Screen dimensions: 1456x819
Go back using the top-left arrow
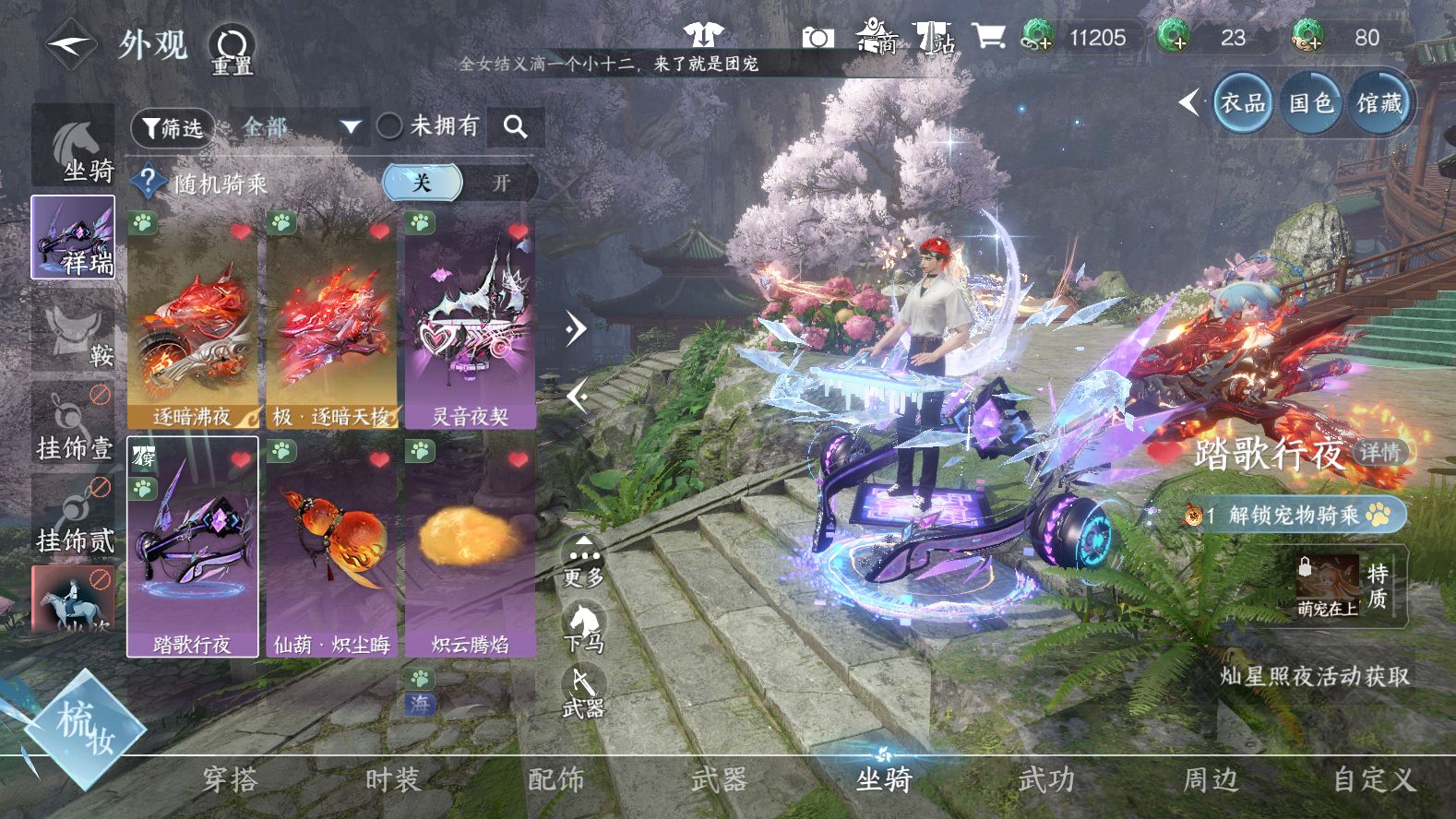point(70,43)
